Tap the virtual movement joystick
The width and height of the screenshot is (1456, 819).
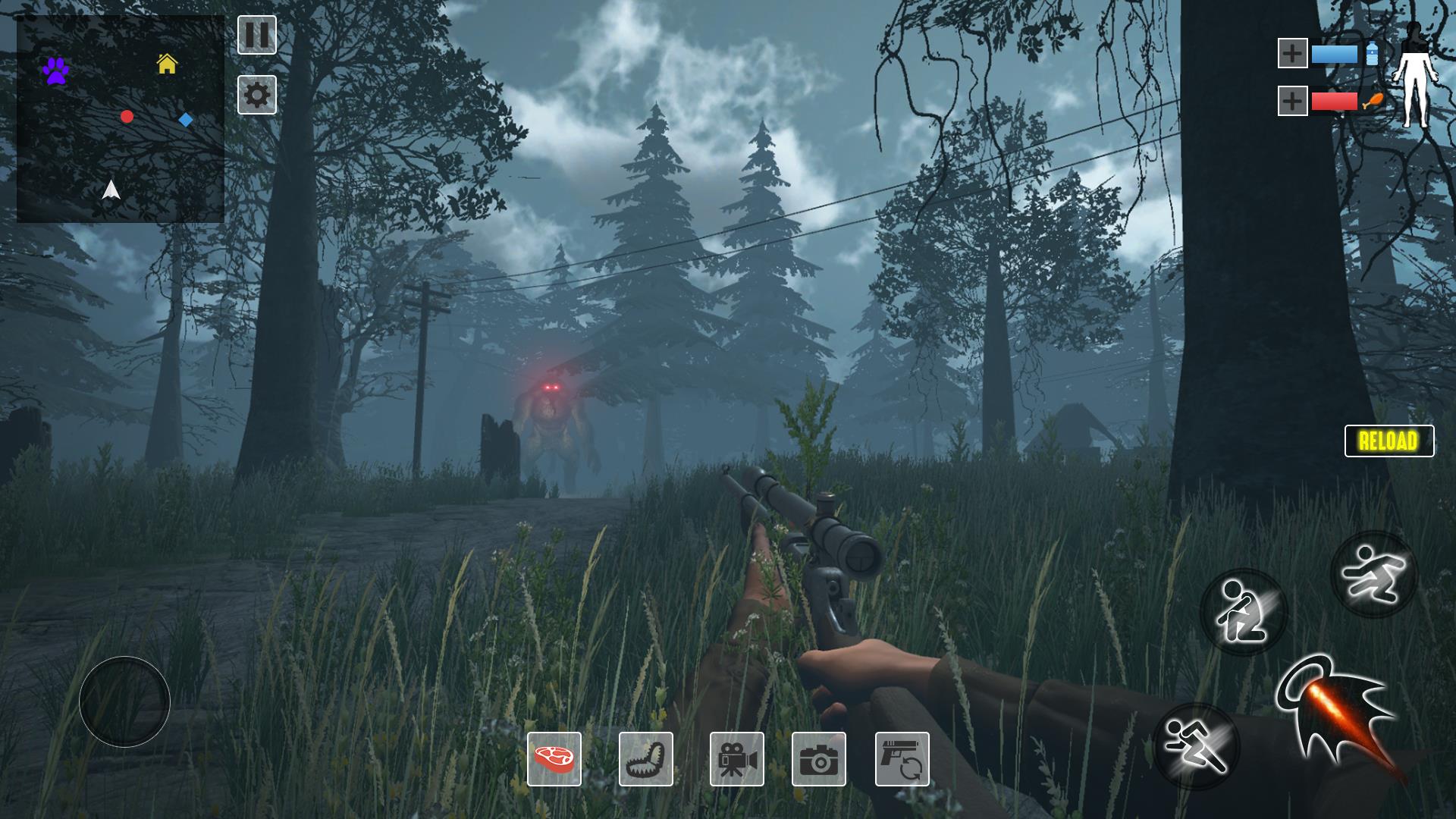tap(124, 701)
